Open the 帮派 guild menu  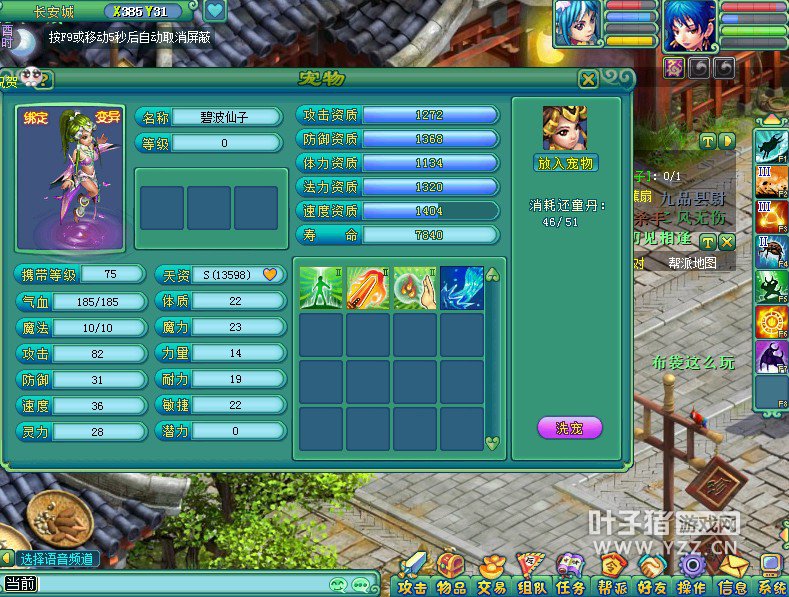(612, 574)
